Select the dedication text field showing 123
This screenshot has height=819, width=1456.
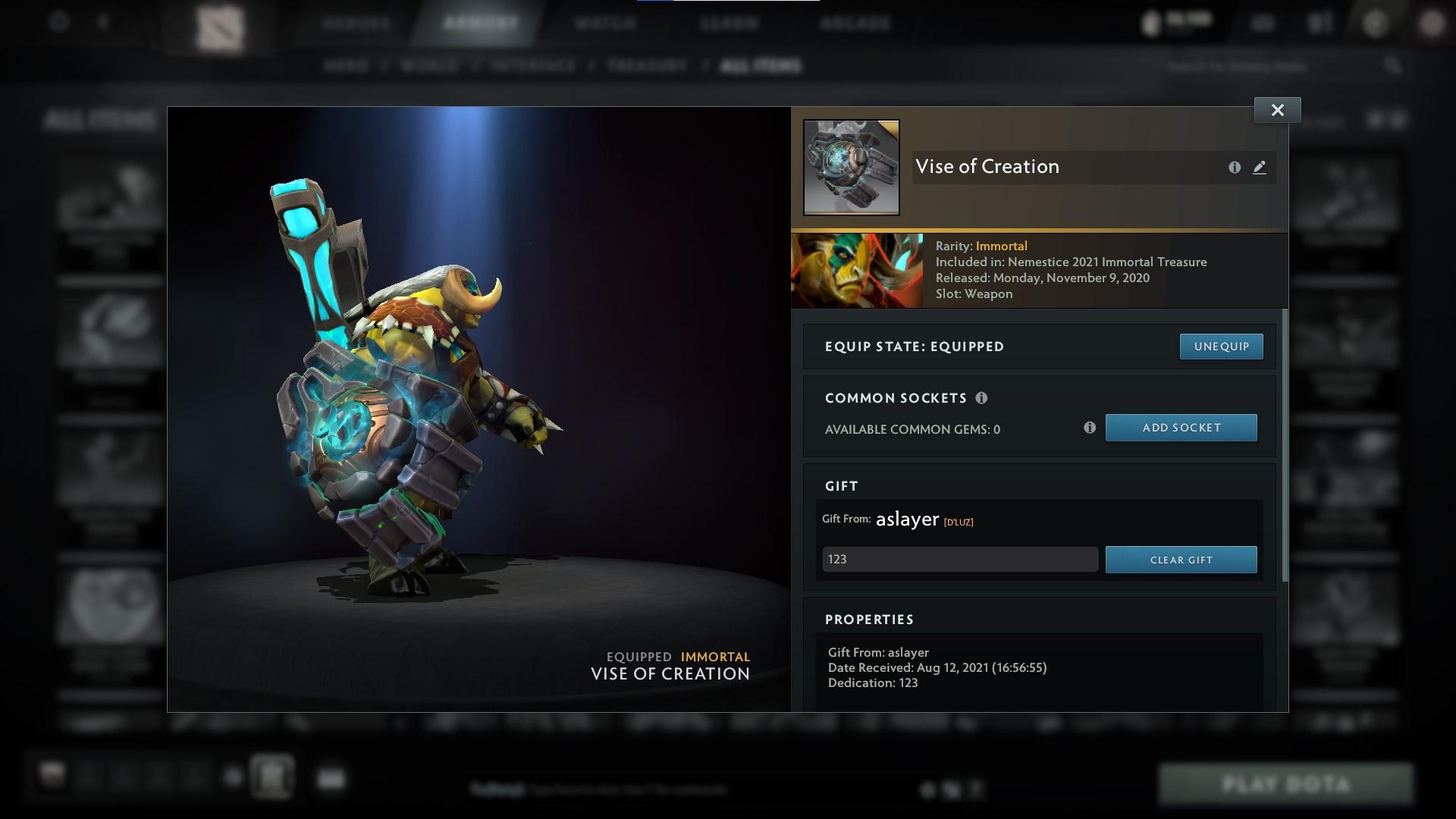point(959,560)
